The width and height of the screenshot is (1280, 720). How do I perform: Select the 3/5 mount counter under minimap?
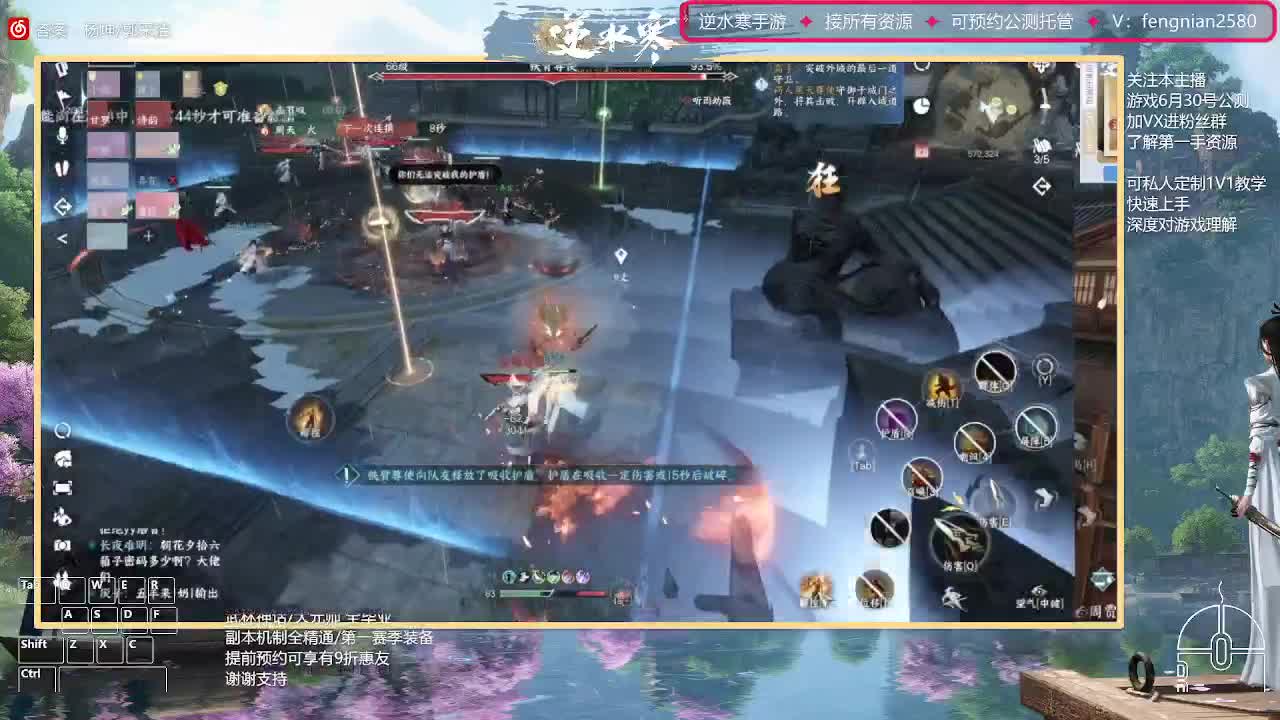point(1042,150)
